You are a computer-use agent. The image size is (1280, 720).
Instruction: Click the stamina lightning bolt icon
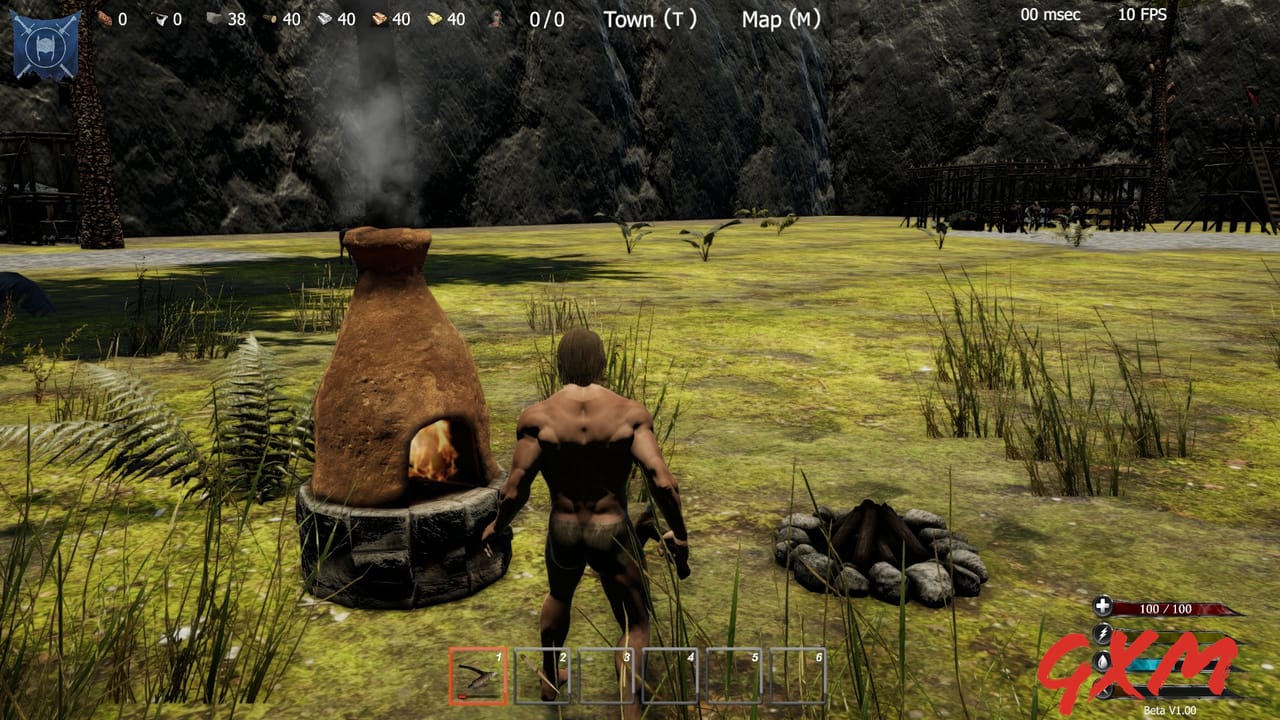1103,633
